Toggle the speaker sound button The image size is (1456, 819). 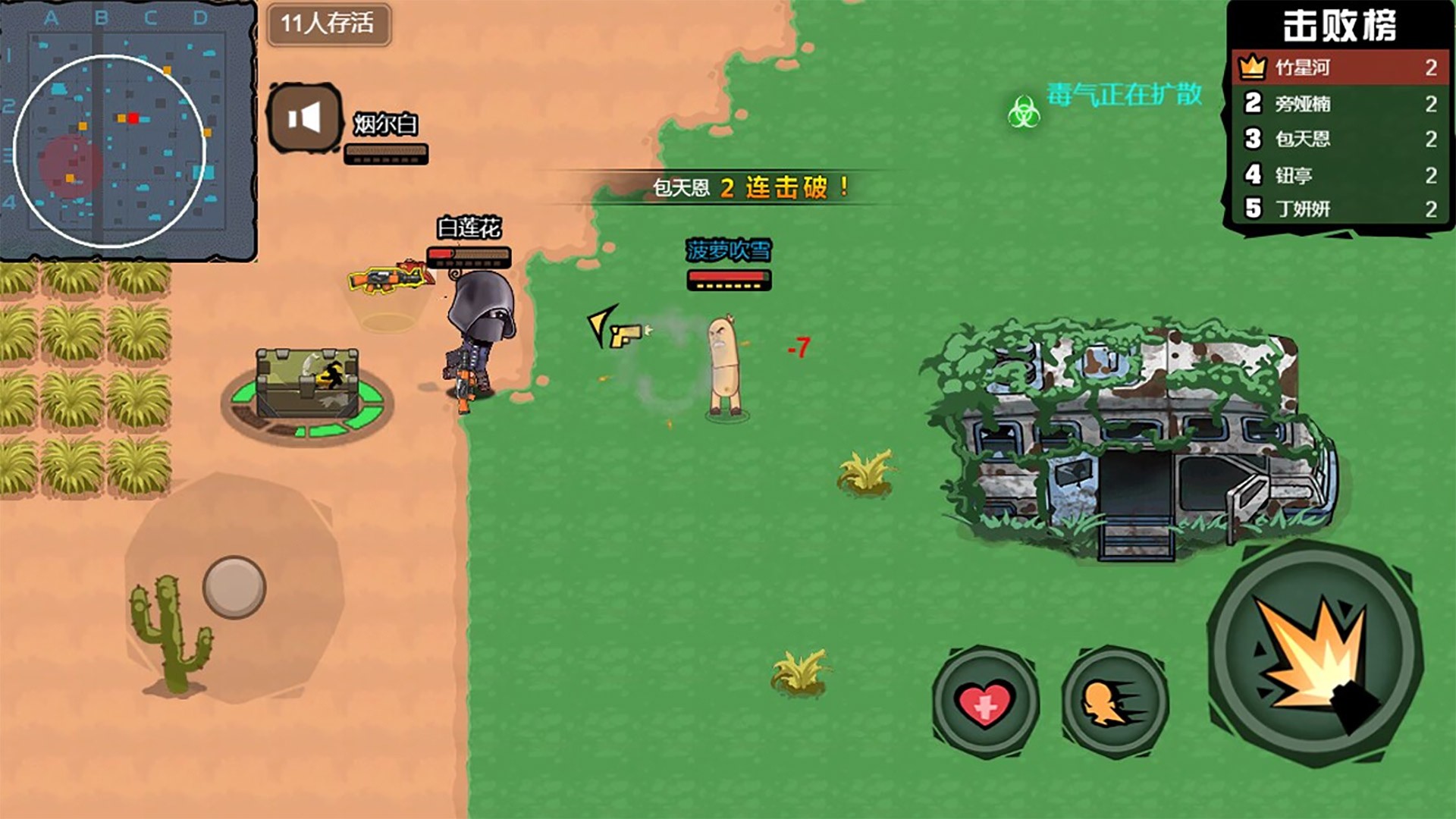305,118
